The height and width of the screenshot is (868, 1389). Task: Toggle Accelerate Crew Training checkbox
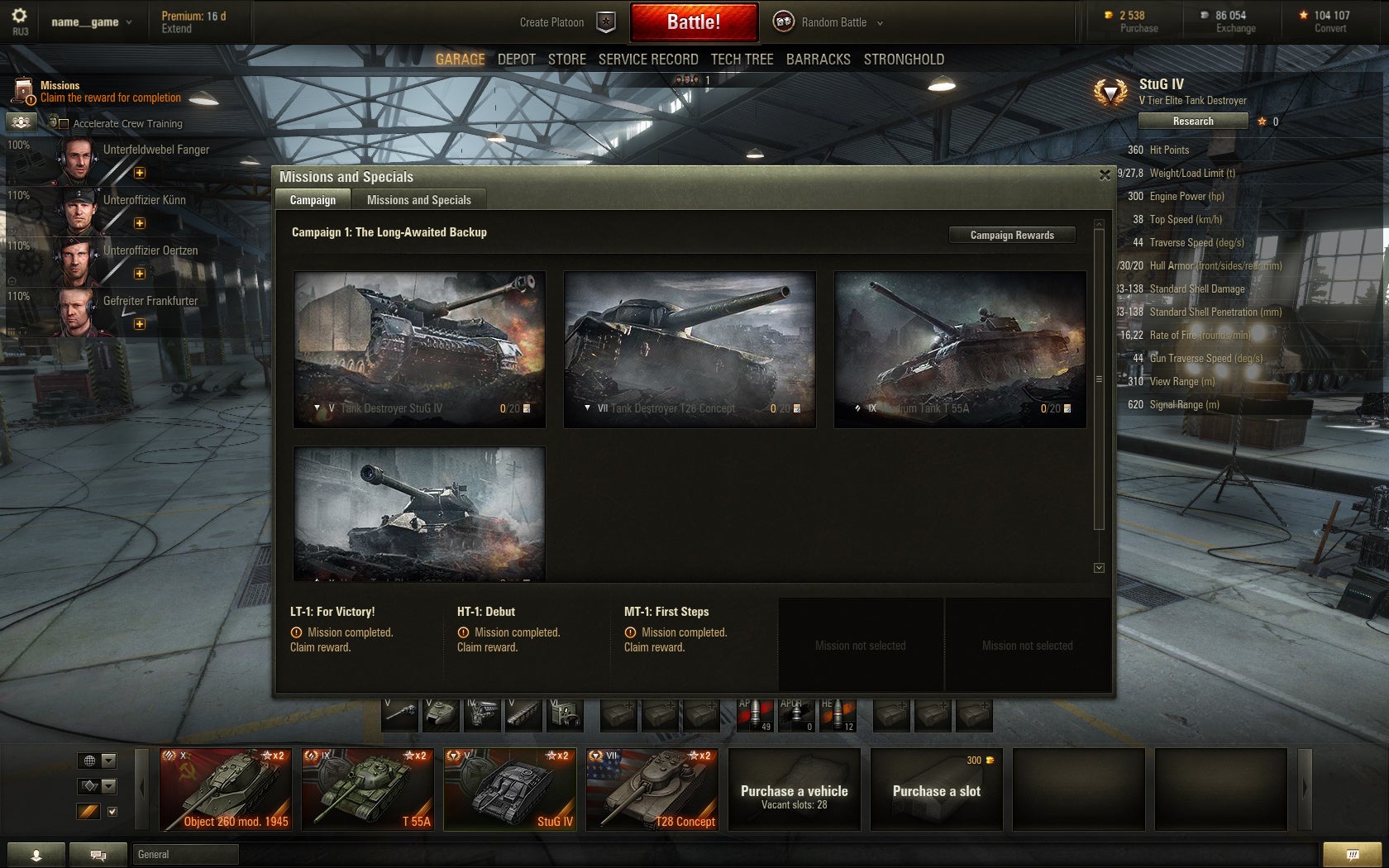point(64,124)
